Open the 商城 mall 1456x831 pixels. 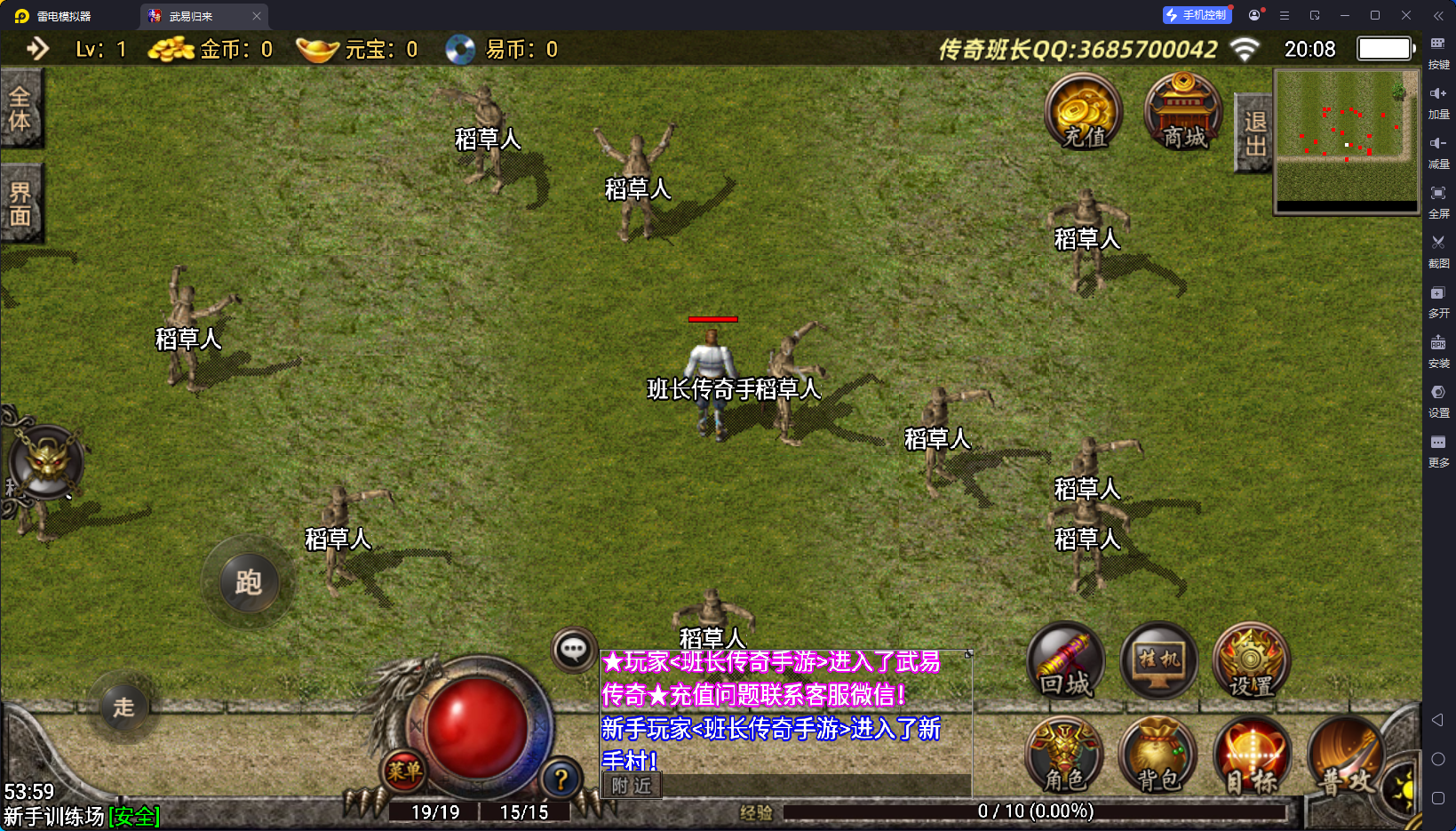(x=1183, y=113)
